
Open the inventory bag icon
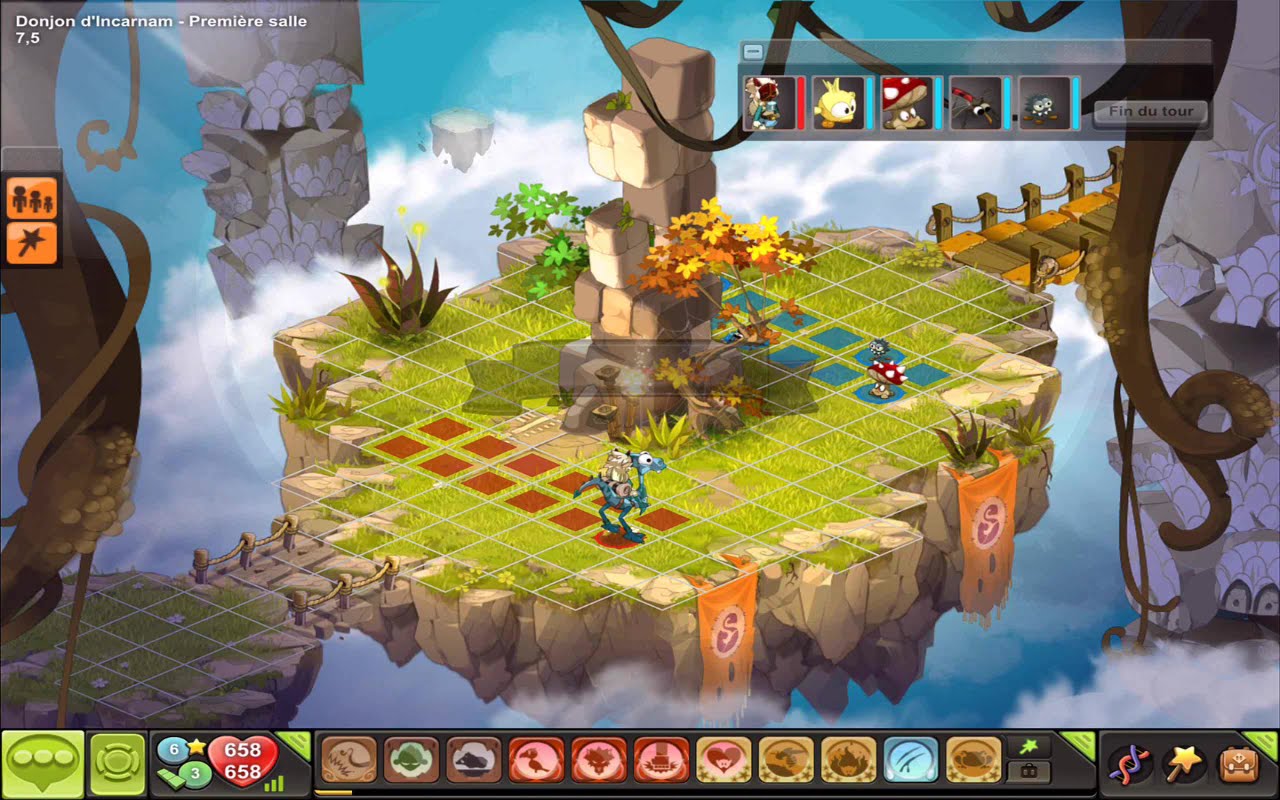[x=1238, y=764]
